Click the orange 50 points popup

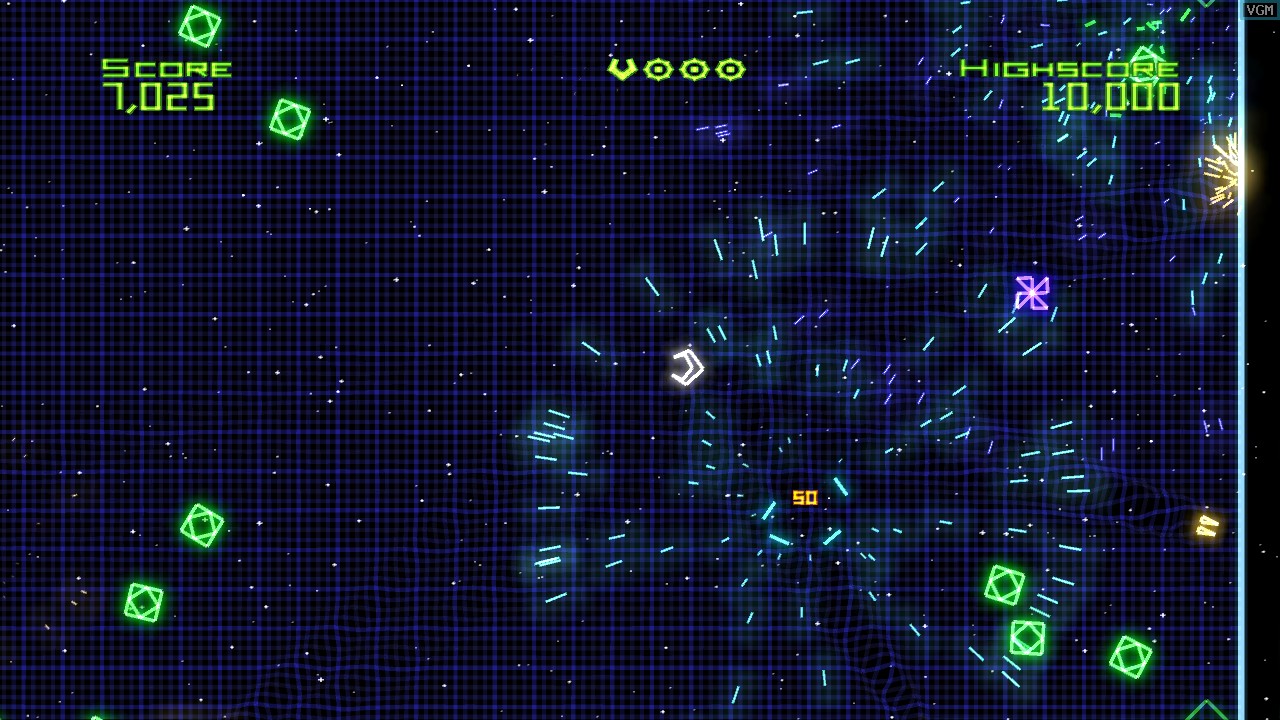pyautogui.click(x=806, y=497)
